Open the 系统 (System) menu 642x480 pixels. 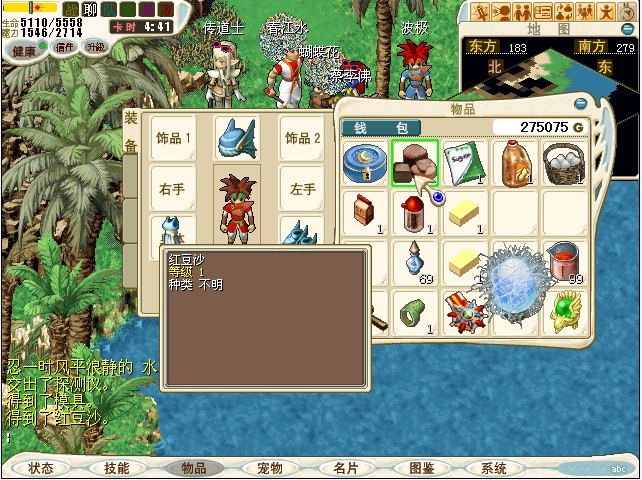coord(494,467)
